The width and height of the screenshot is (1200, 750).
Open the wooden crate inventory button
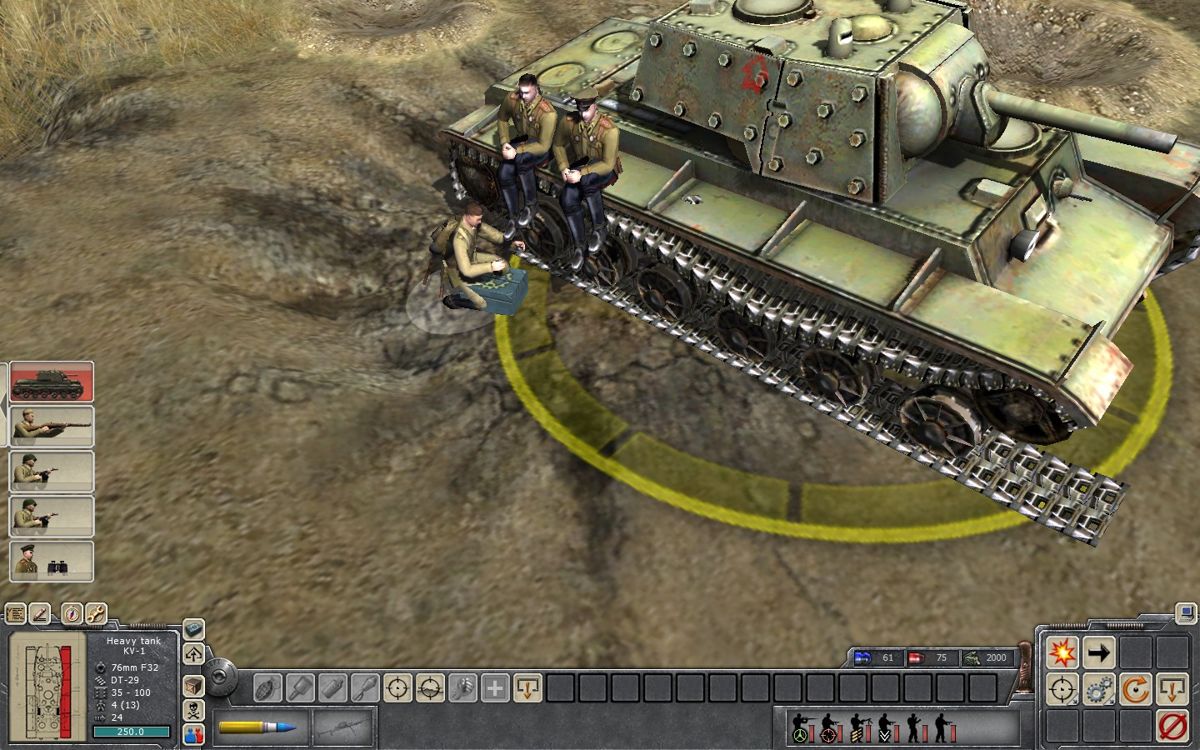194,685
